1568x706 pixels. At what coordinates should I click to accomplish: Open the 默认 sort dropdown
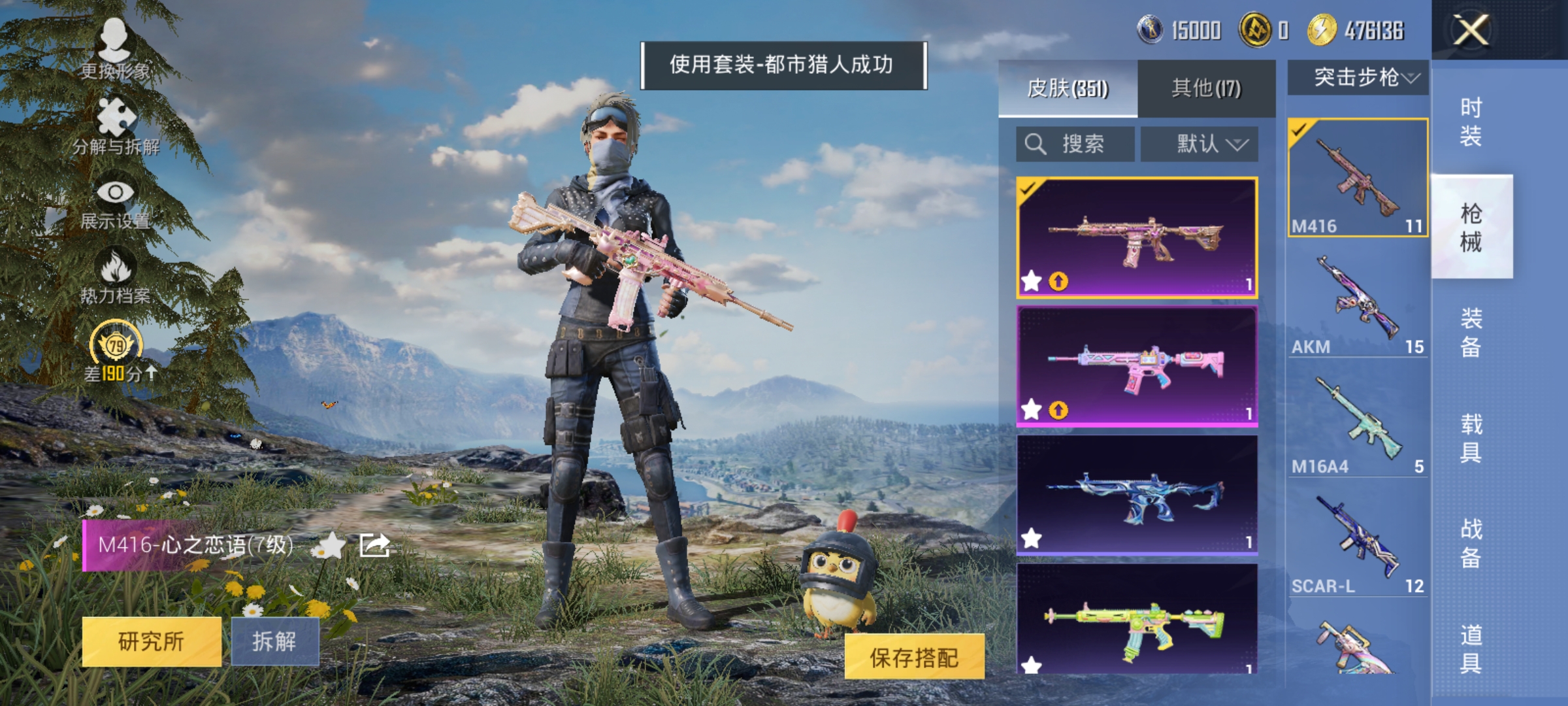[1200, 144]
